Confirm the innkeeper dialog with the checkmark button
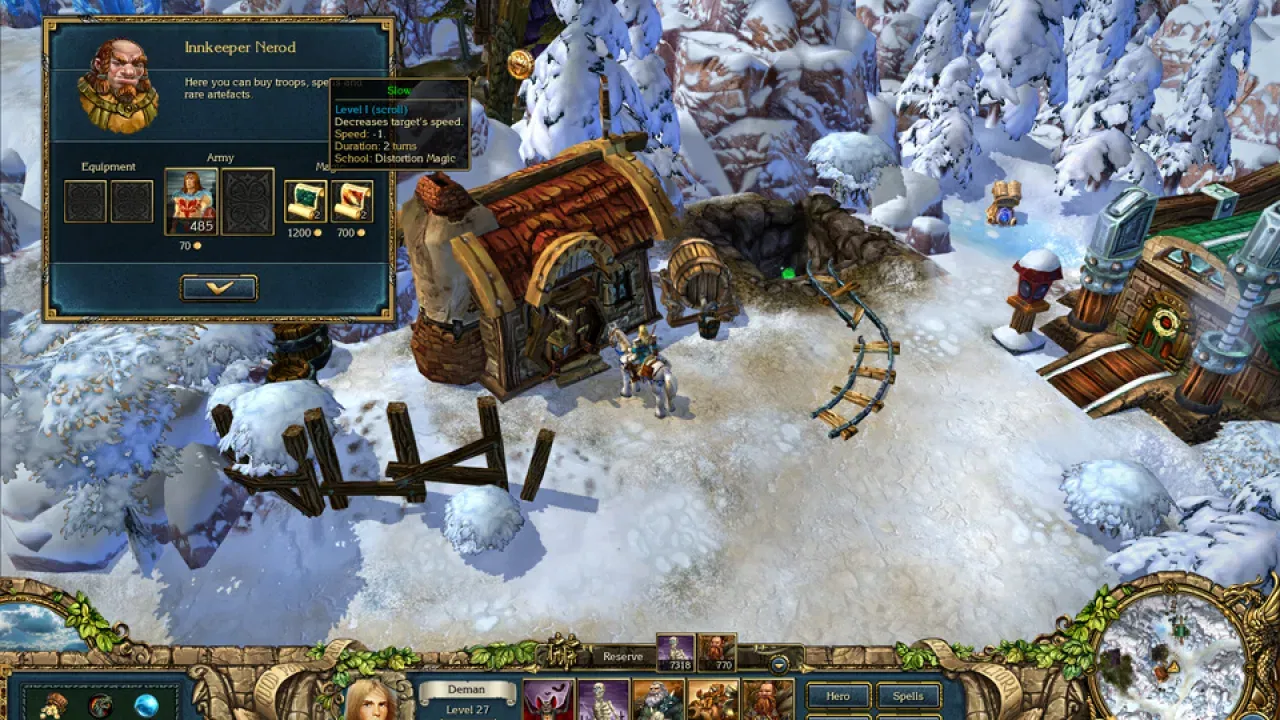Viewport: 1280px width, 720px height. coord(219,288)
